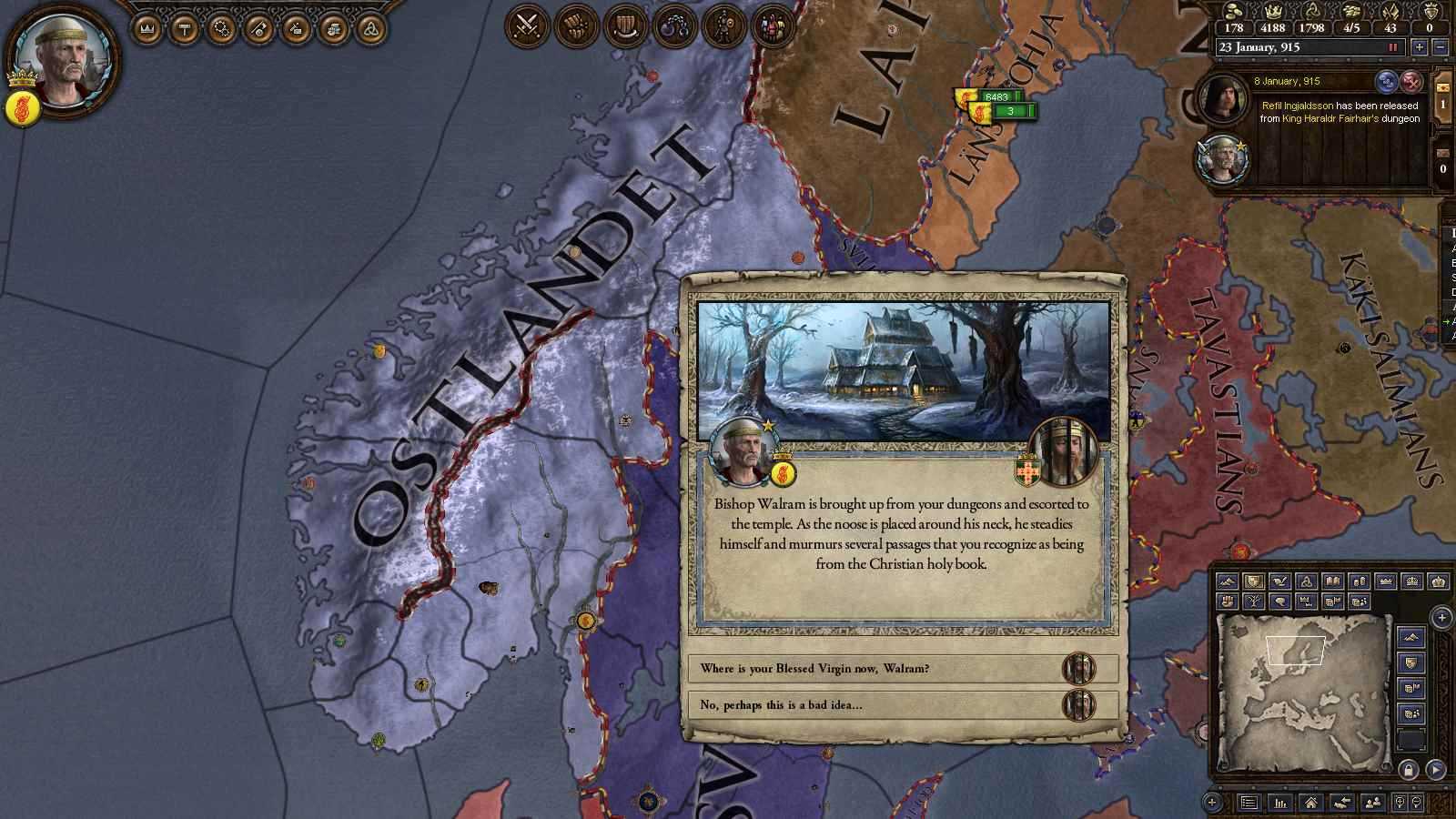Switch to terrain map mode above the minimap
This screenshot has height=819, width=1456.
coord(1227,581)
